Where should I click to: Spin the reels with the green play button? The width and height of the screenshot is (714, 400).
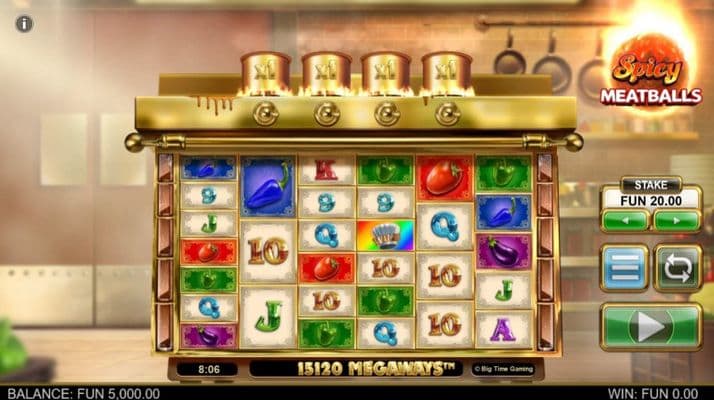650,326
